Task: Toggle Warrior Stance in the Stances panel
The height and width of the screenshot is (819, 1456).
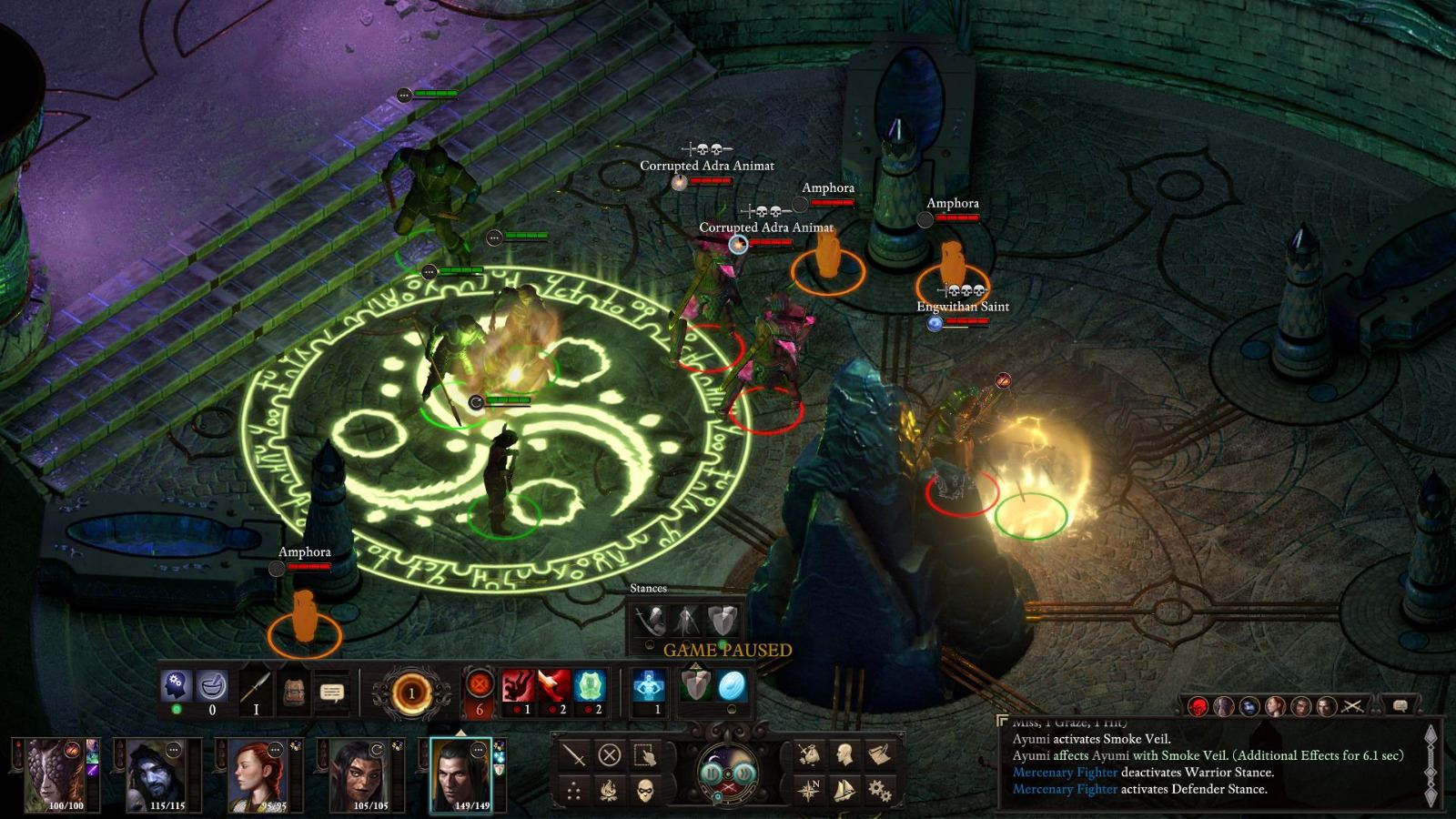Action: click(651, 620)
